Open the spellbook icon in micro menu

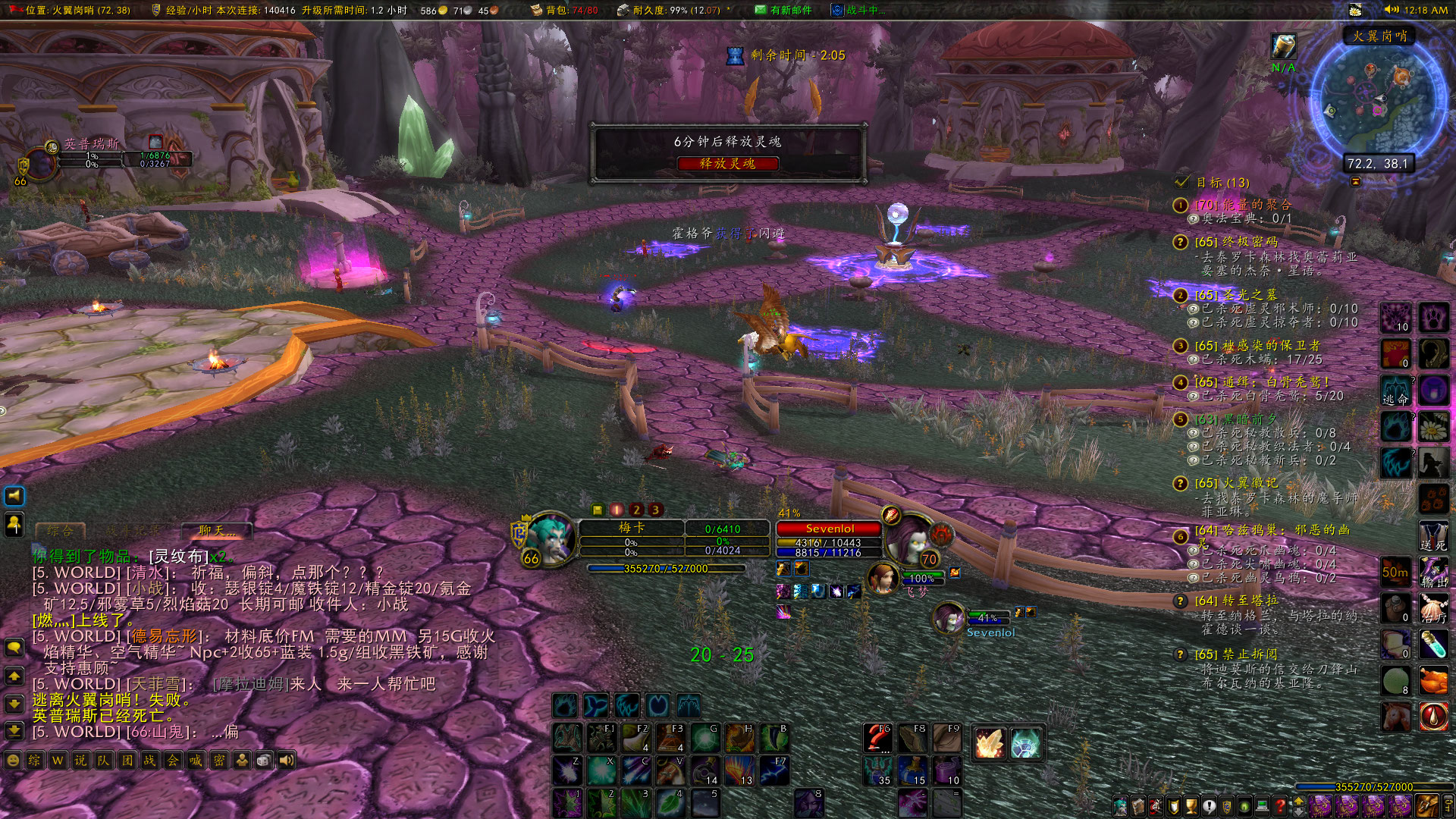tap(1139, 806)
